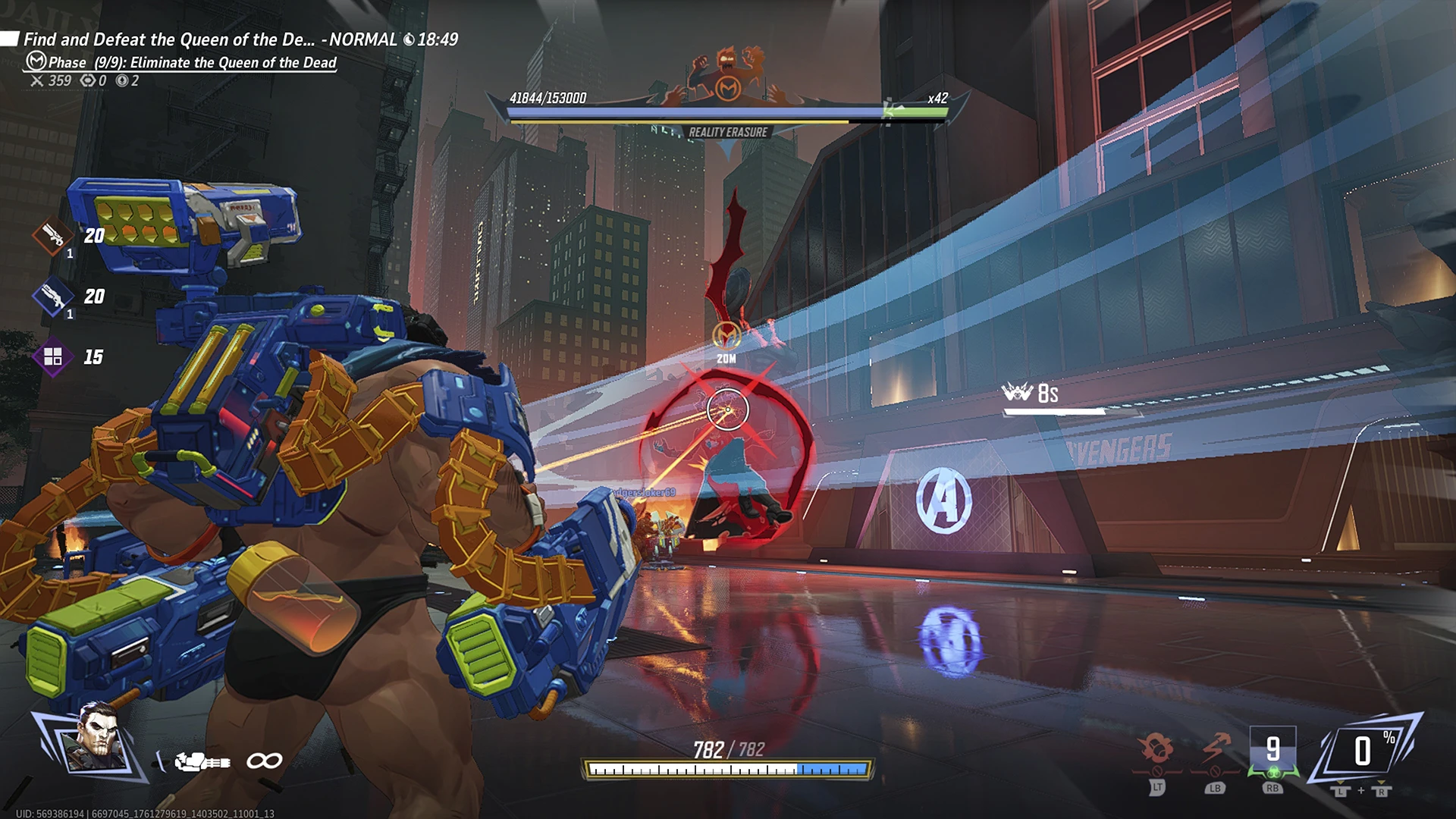Activate the ultimate ability charge icon
The width and height of the screenshot is (1456, 819).
1363,752
